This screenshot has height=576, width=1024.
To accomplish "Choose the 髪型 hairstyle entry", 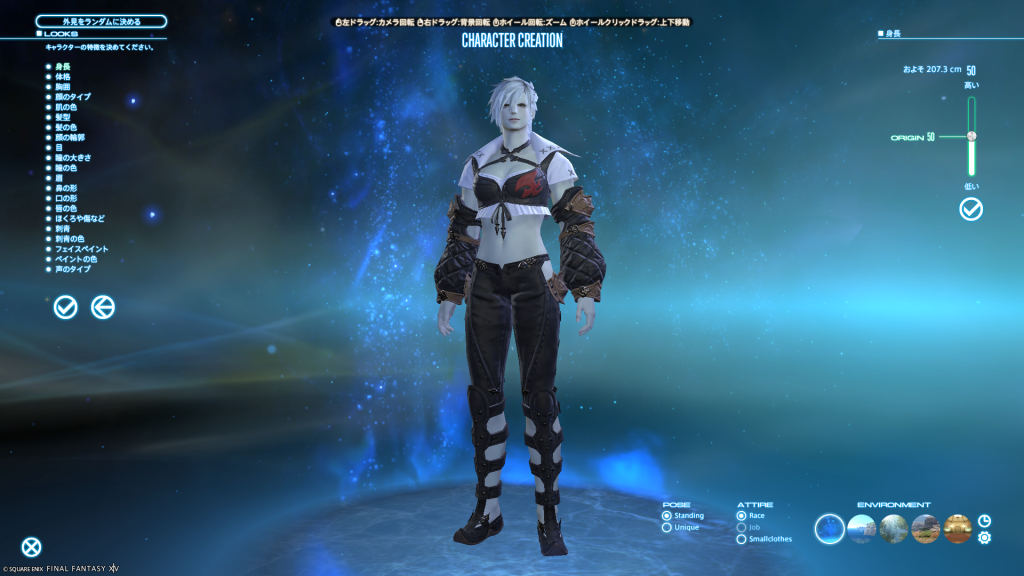I will click(x=62, y=117).
